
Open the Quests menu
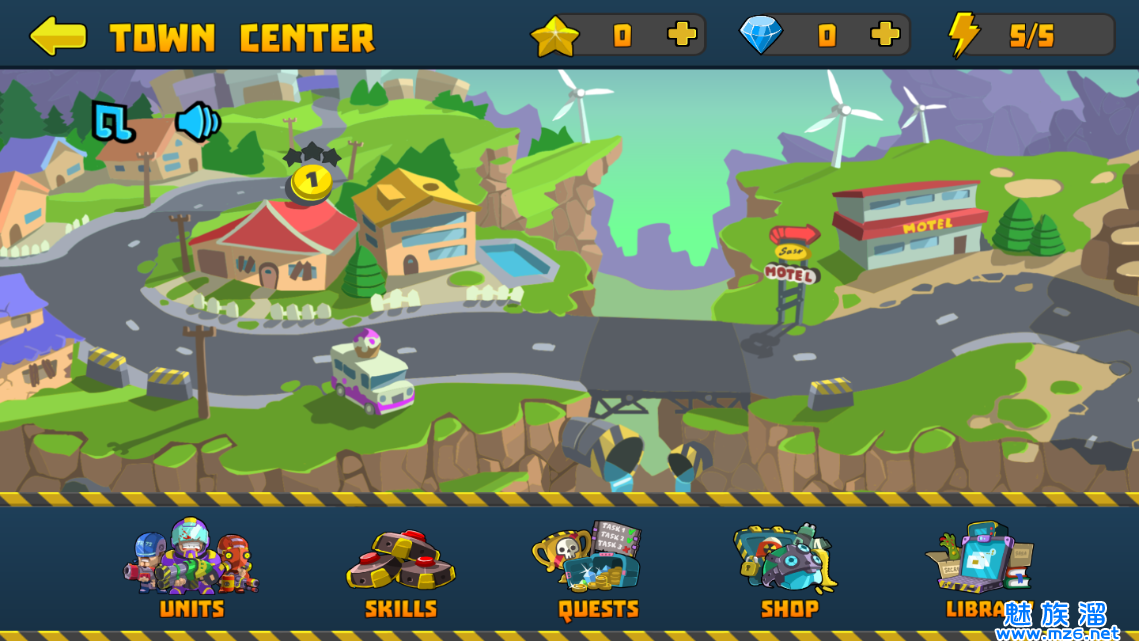pyautogui.click(x=597, y=569)
